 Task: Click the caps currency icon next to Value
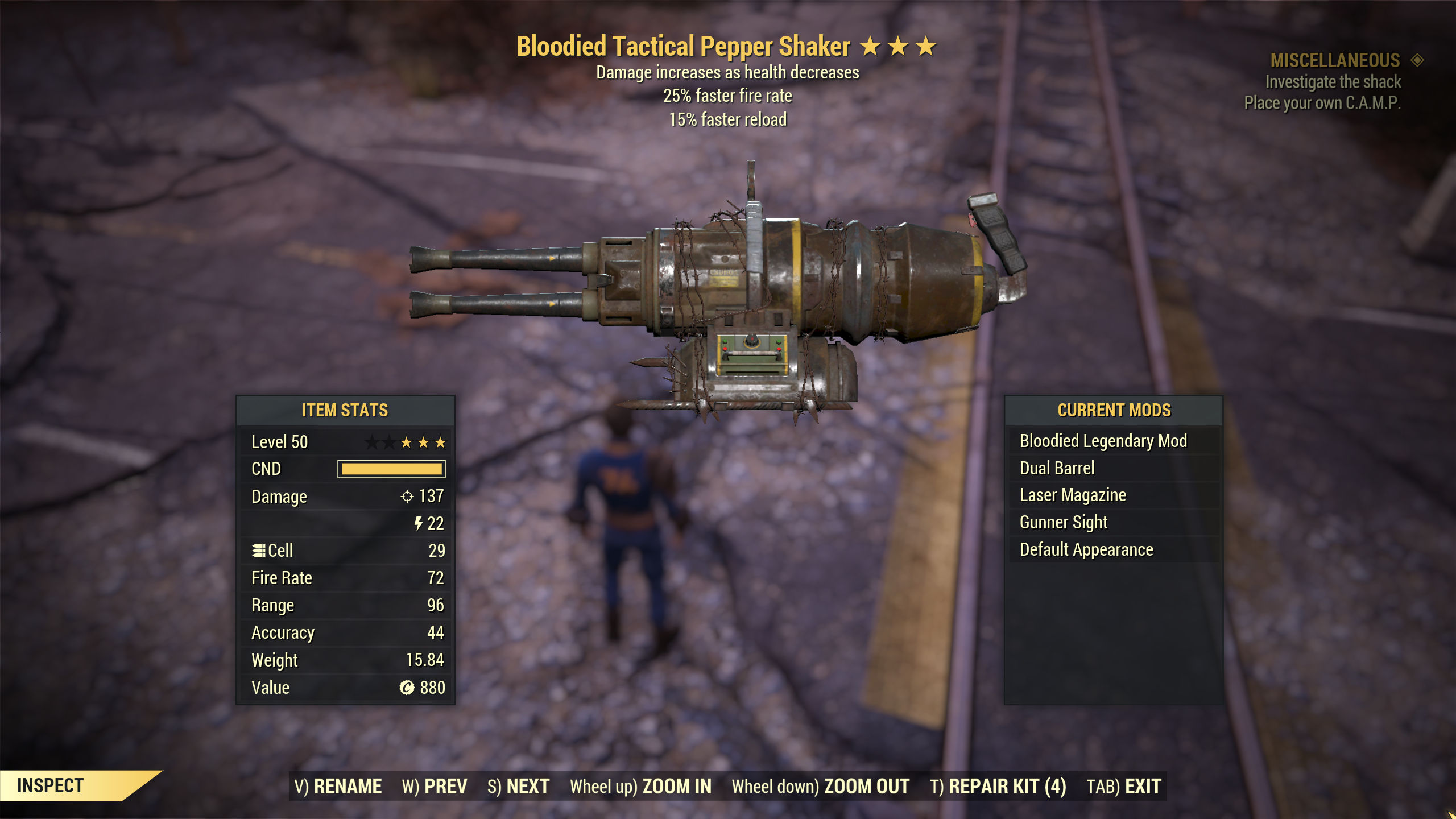click(x=407, y=687)
